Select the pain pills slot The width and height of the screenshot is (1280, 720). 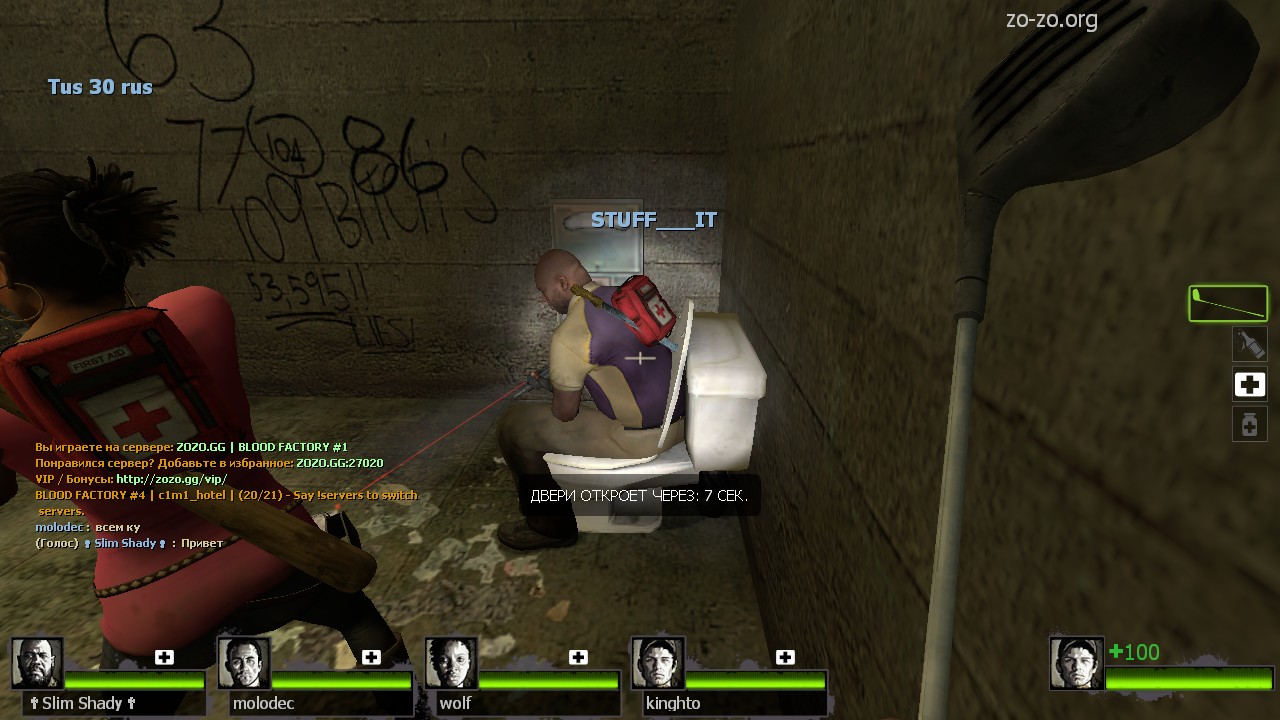(x=1249, y=424)
